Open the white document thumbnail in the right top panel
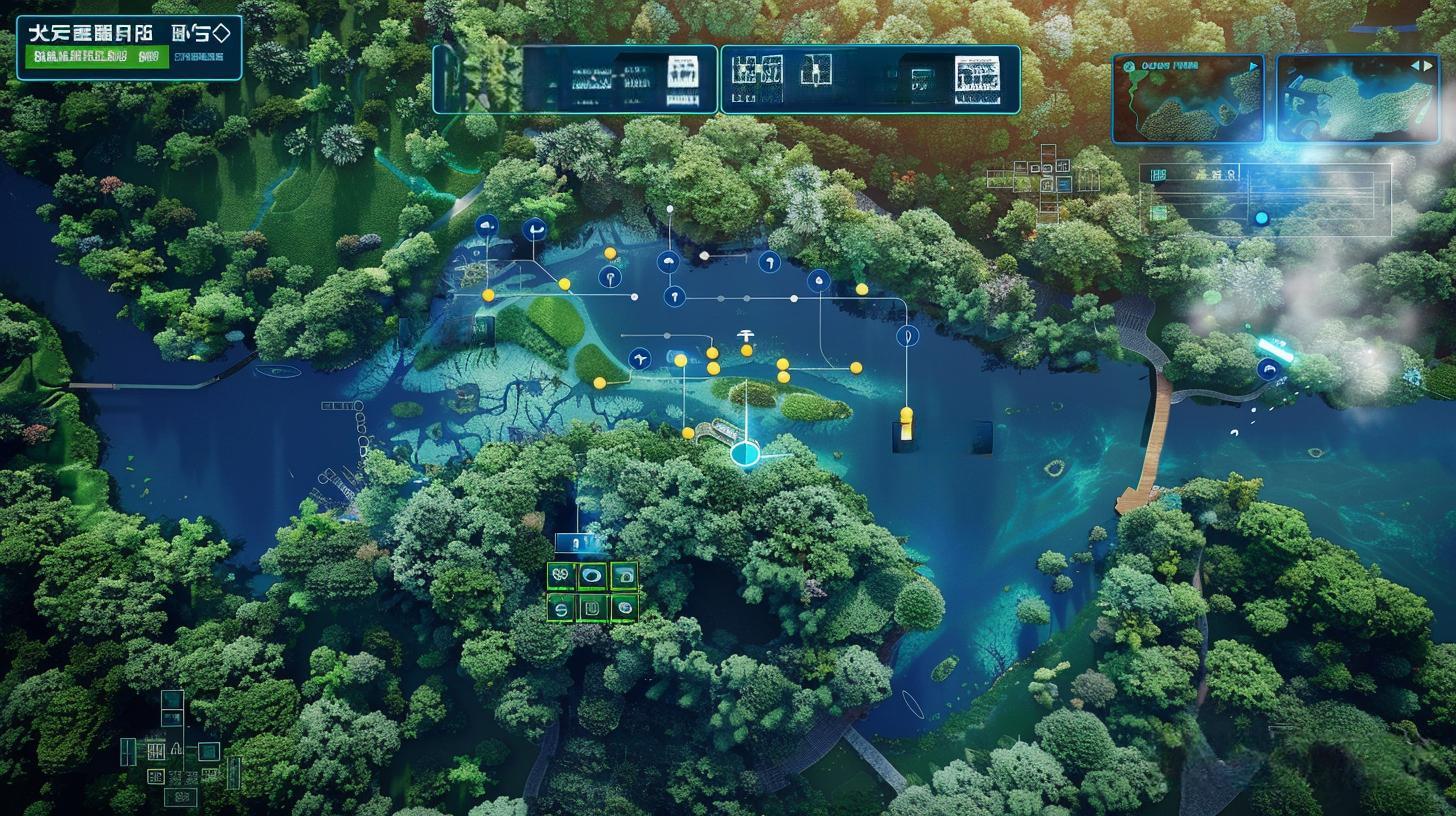The width and height of the screenshot is (1456, 816). 976,79
